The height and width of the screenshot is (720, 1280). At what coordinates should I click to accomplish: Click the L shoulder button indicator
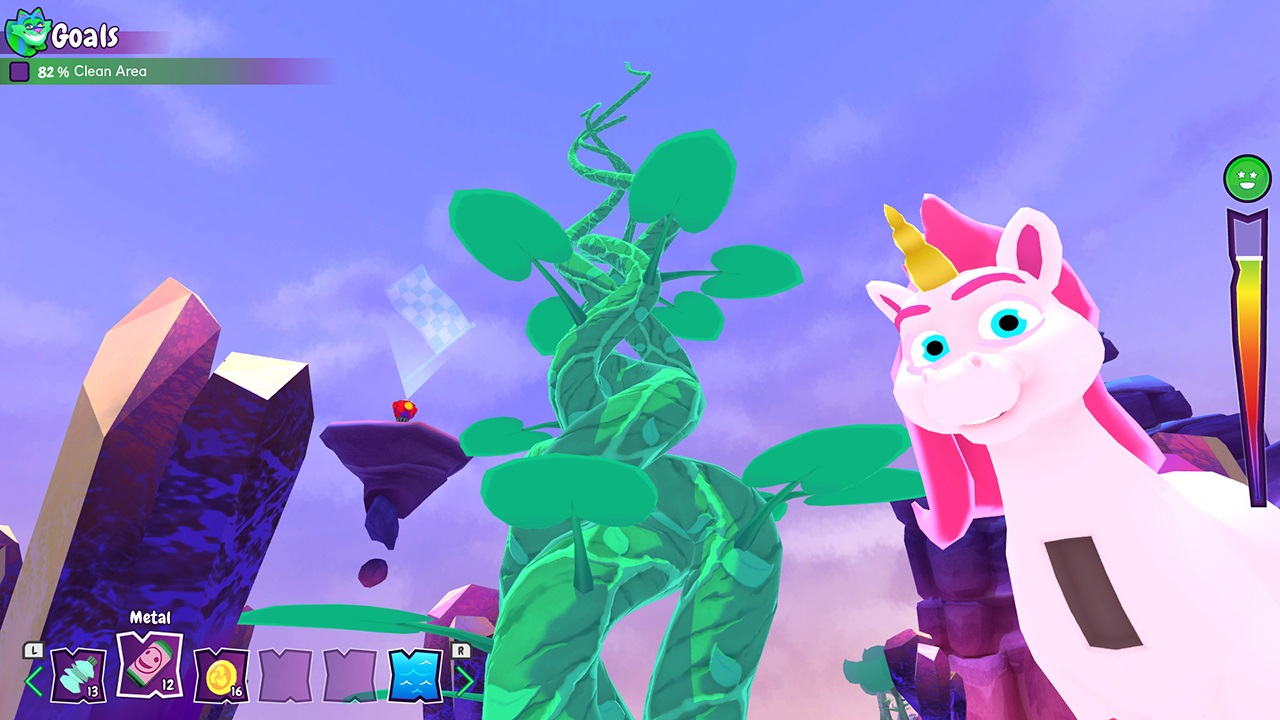(x=32, y=650)
